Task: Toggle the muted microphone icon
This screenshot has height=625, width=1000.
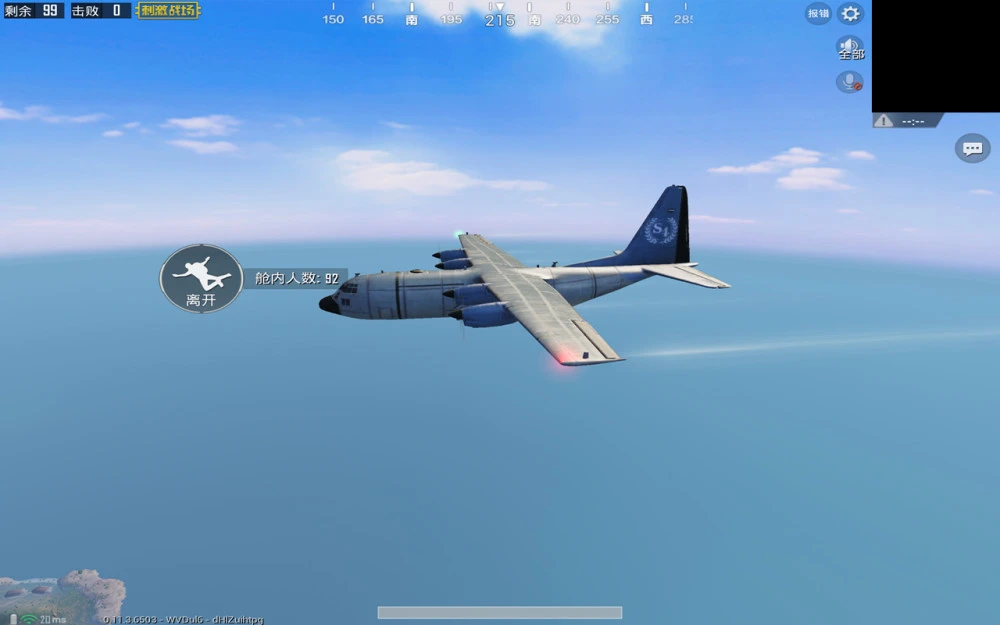Action: point(850,82)
